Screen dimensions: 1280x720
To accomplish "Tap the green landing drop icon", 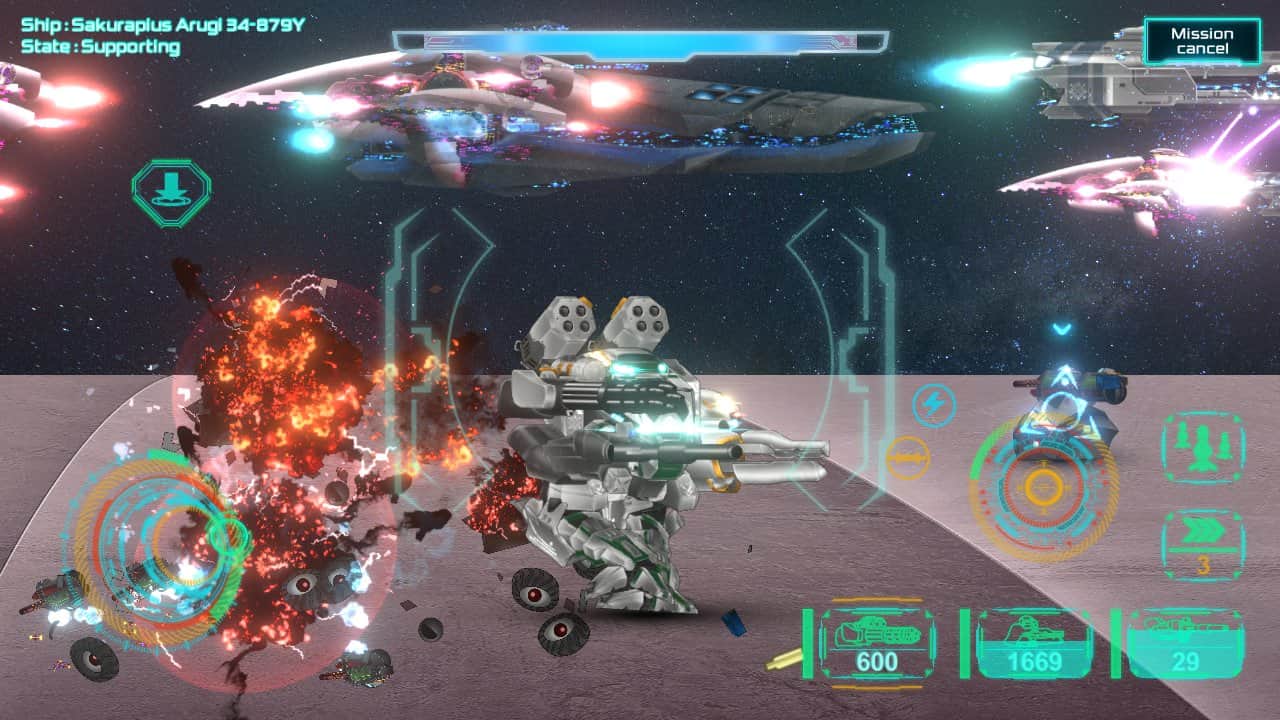I will click(171, 192).
